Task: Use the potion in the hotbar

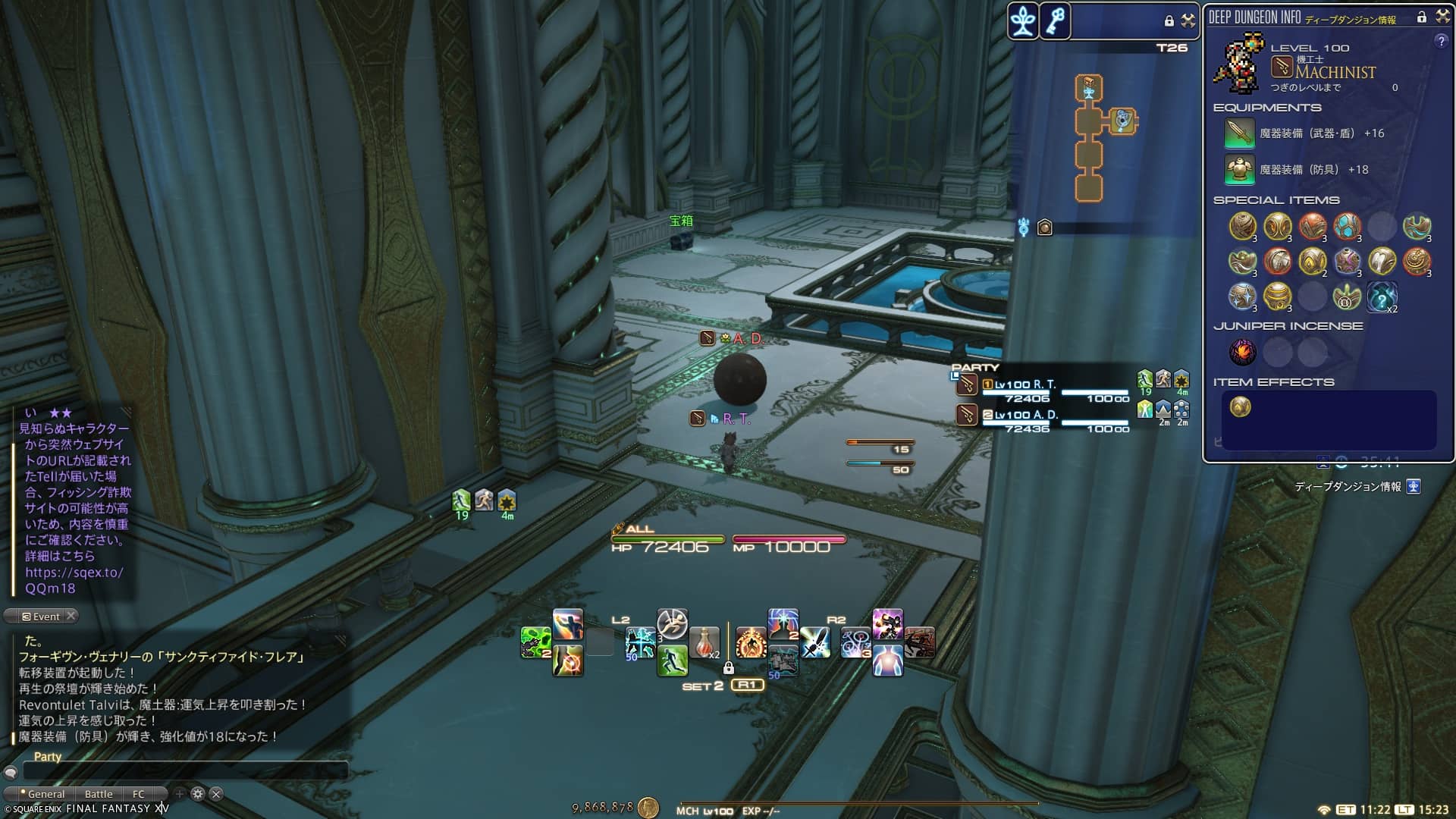Action: pos(704,644)
